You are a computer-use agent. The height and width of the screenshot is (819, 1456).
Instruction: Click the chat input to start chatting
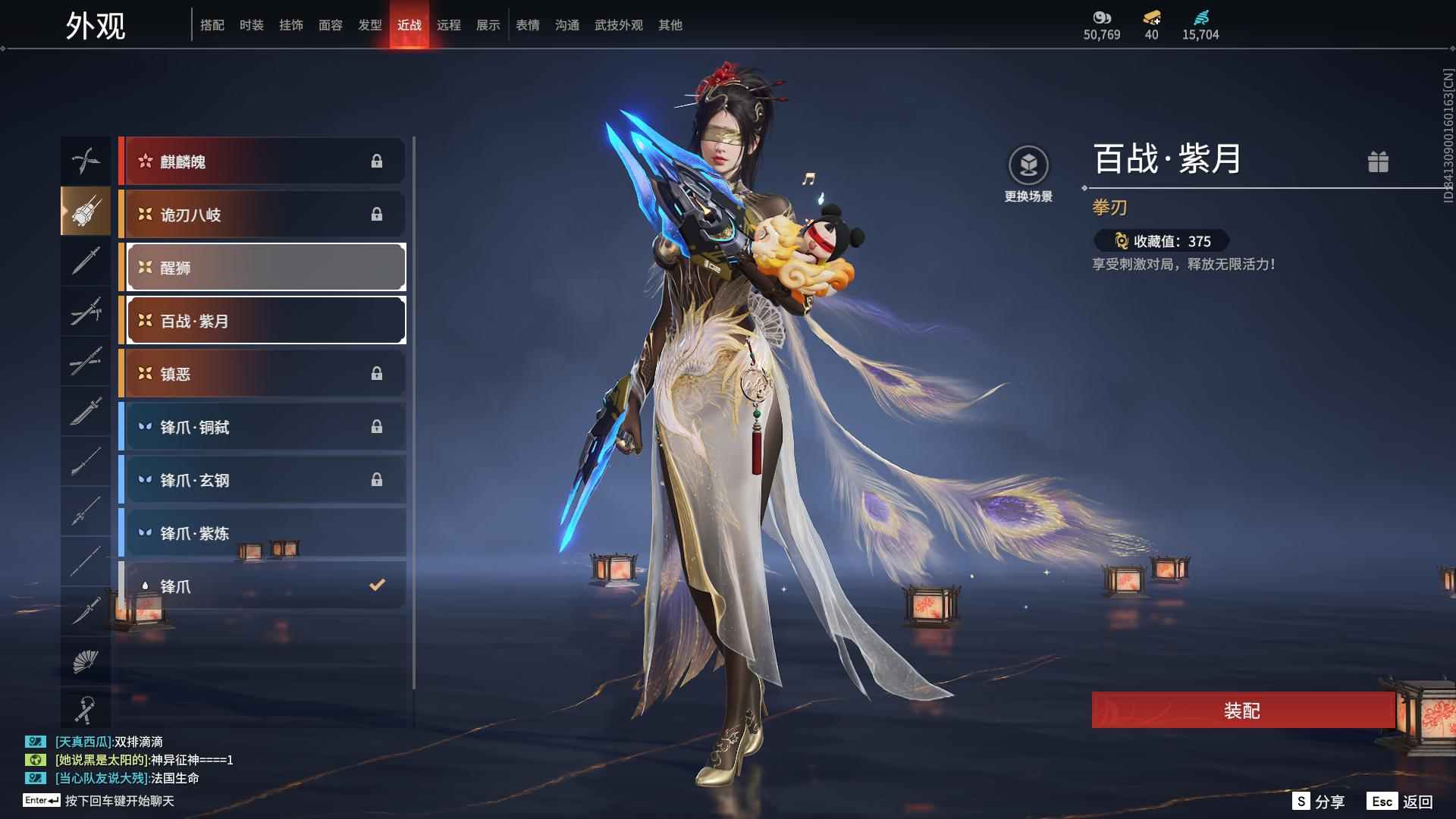(x=114, y=800)
